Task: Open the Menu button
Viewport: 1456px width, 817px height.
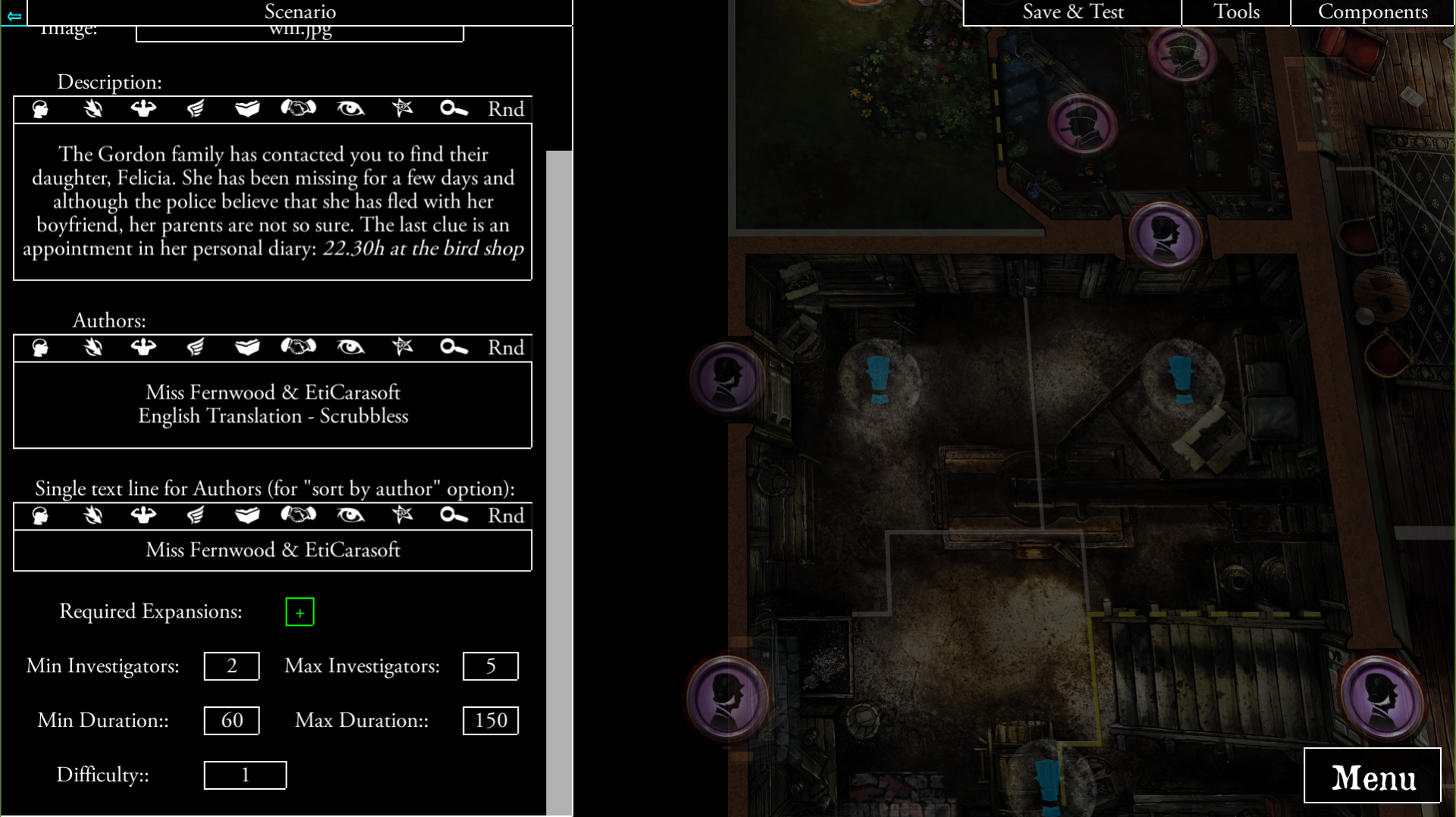Action: [x=1373, y=776]
